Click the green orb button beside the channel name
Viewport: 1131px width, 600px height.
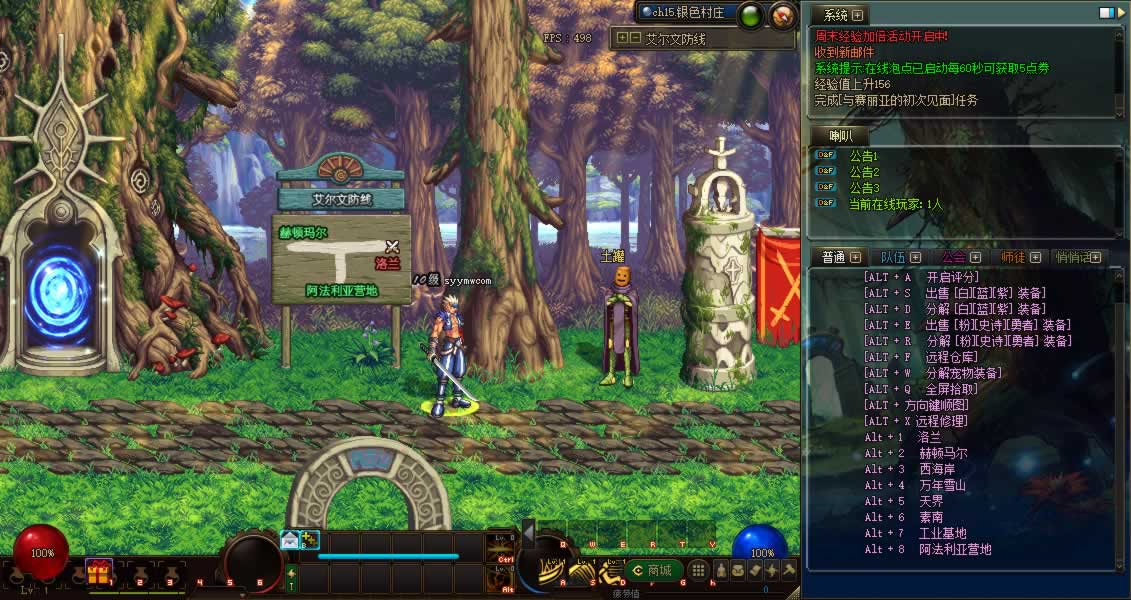tap(752, 14)
